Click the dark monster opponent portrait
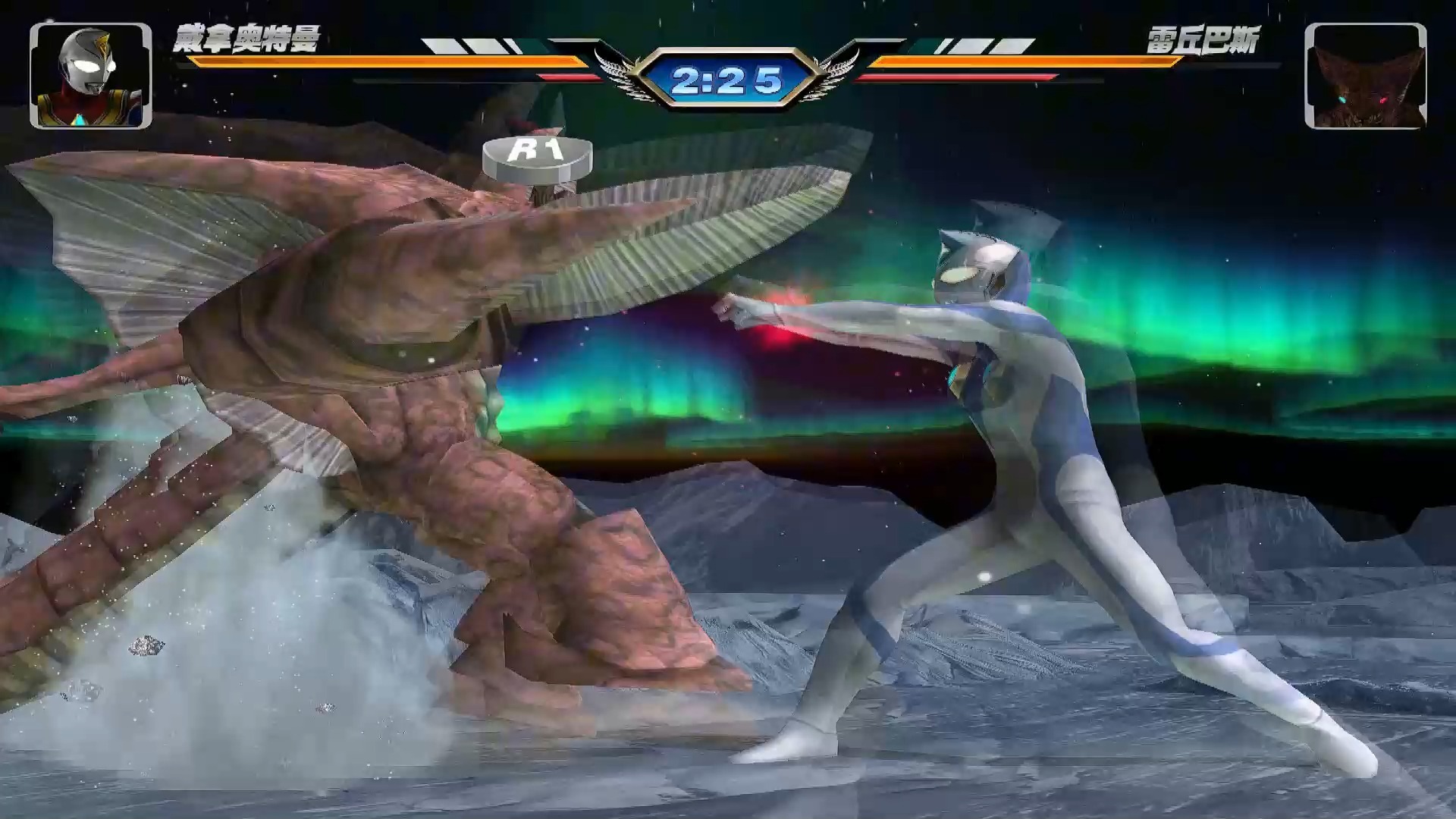This screenshot has height=819, width=1456. [1365, 76]
